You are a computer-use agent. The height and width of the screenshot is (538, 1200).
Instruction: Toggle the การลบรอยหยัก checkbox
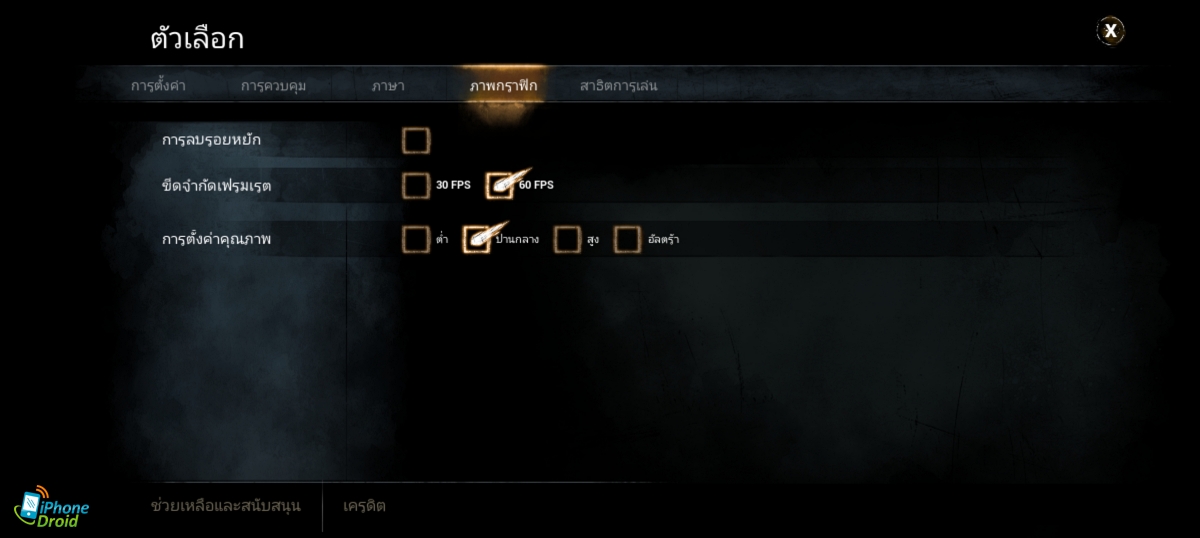tap(416, 141)
